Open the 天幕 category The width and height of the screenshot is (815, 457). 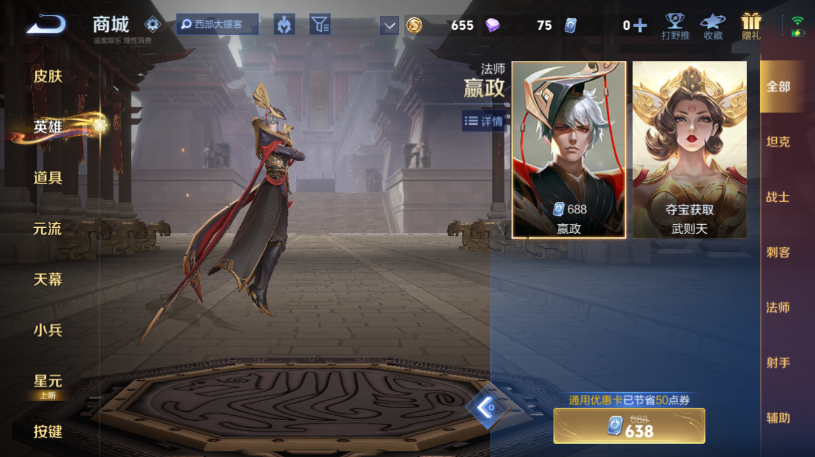[47, 279]
